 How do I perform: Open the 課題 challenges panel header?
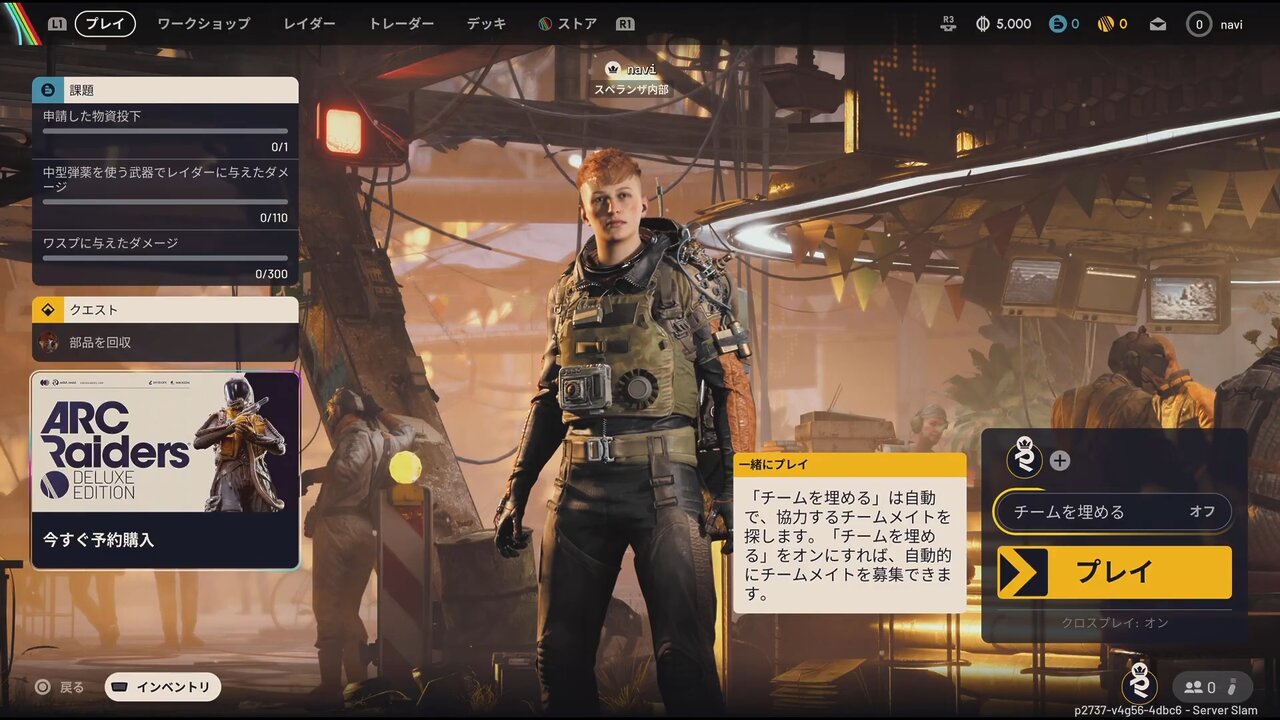pyautogui.click(x=165, y=90)
